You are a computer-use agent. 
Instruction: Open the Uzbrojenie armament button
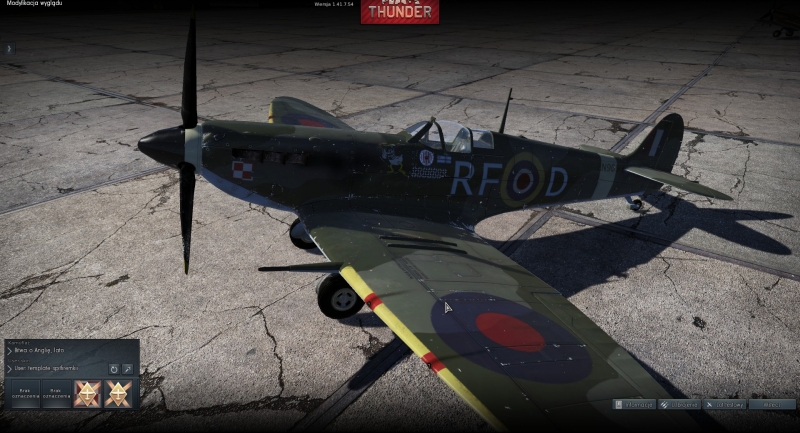[680, 405]
